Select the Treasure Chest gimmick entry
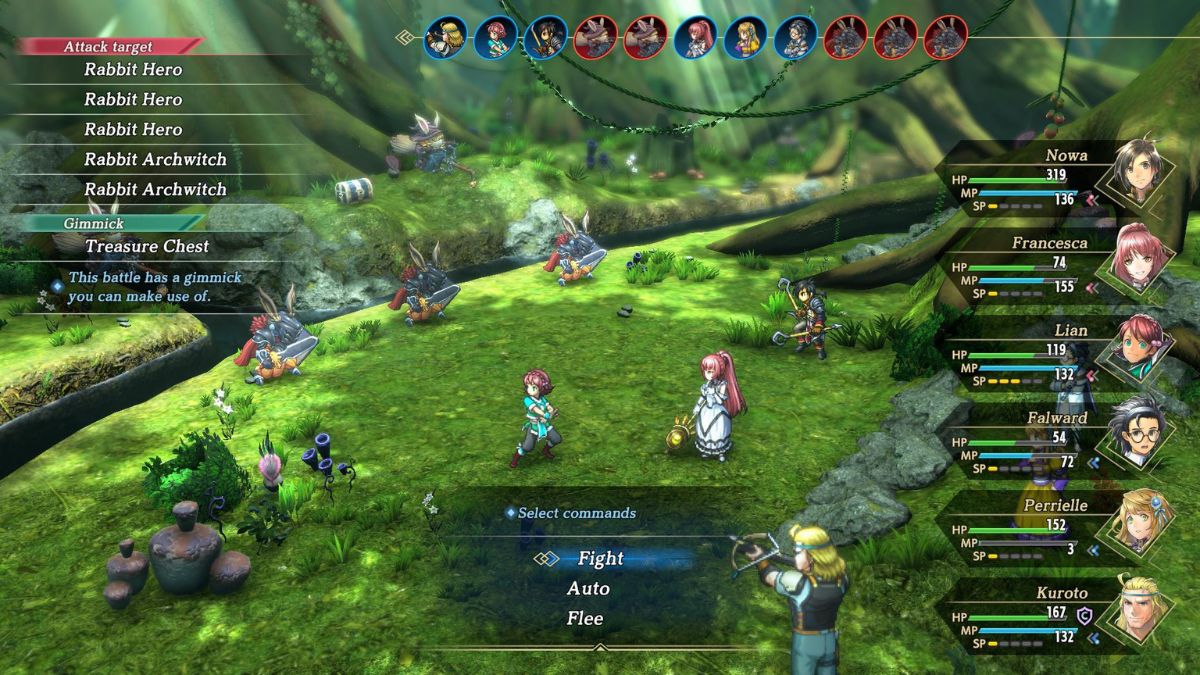Image resolution: width=1200 pixels, height=675 pixels. pos(147,246)
